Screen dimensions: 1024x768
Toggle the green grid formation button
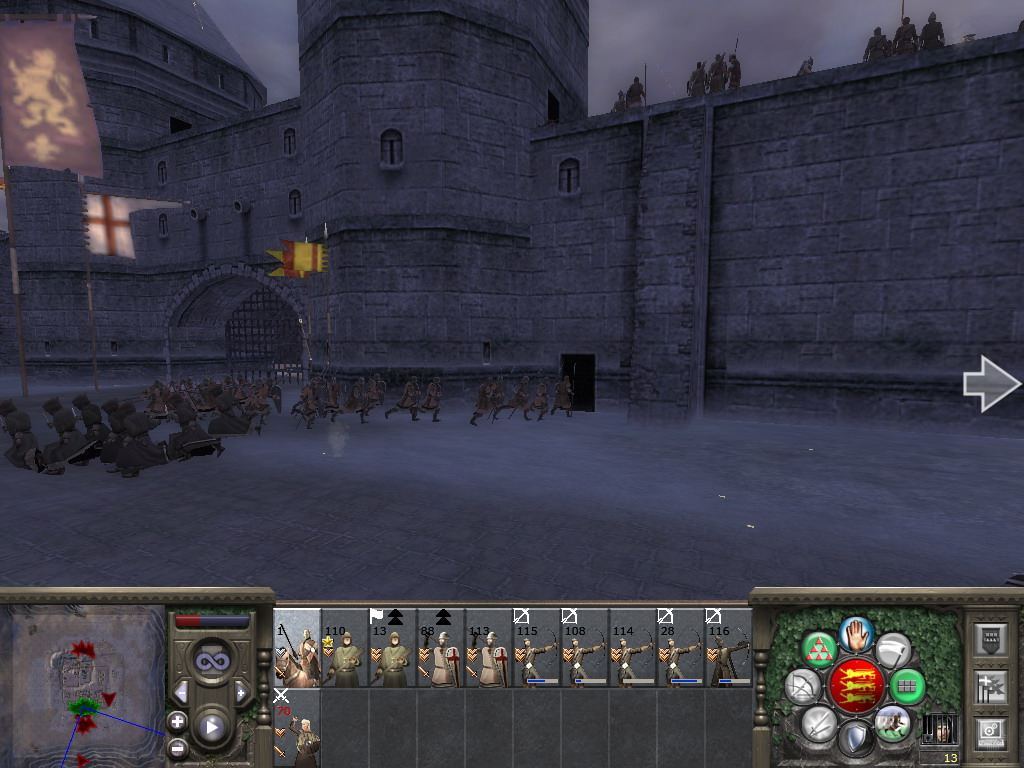click(907, 686)
